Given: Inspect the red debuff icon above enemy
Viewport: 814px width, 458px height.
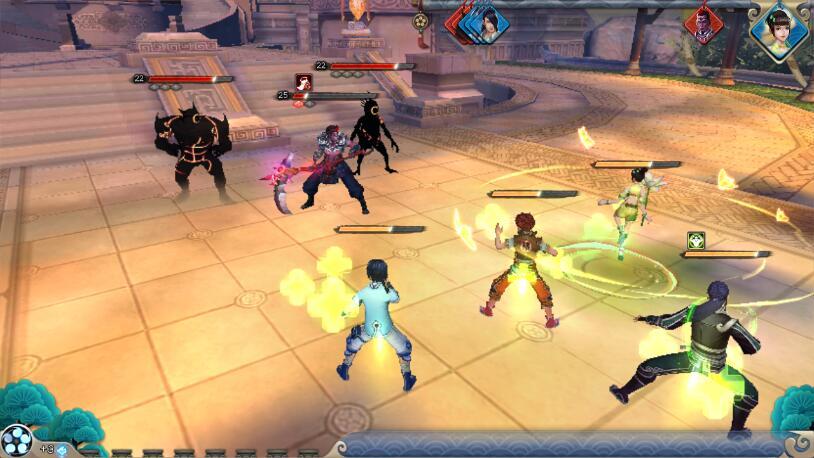Looking at the screenshot, I should point(303,82).
